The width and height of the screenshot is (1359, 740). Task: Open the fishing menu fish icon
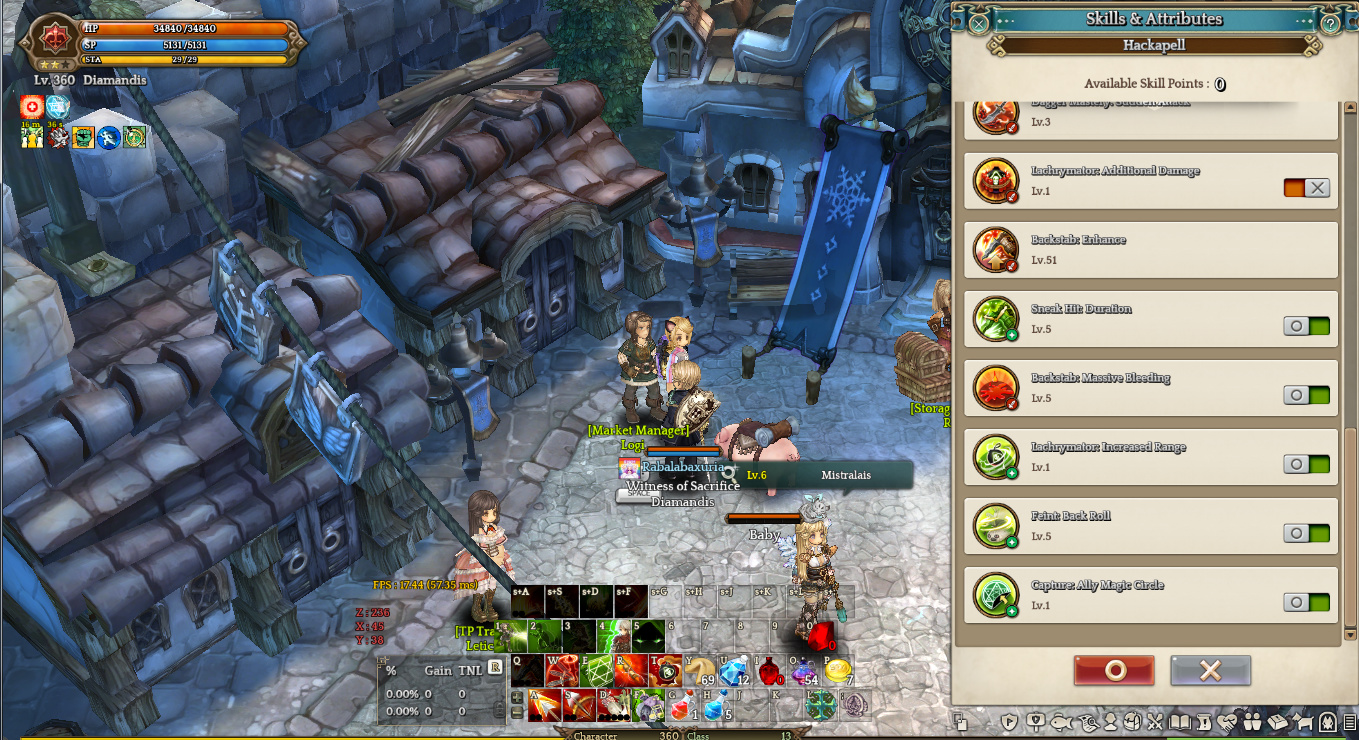(1061, 721)
